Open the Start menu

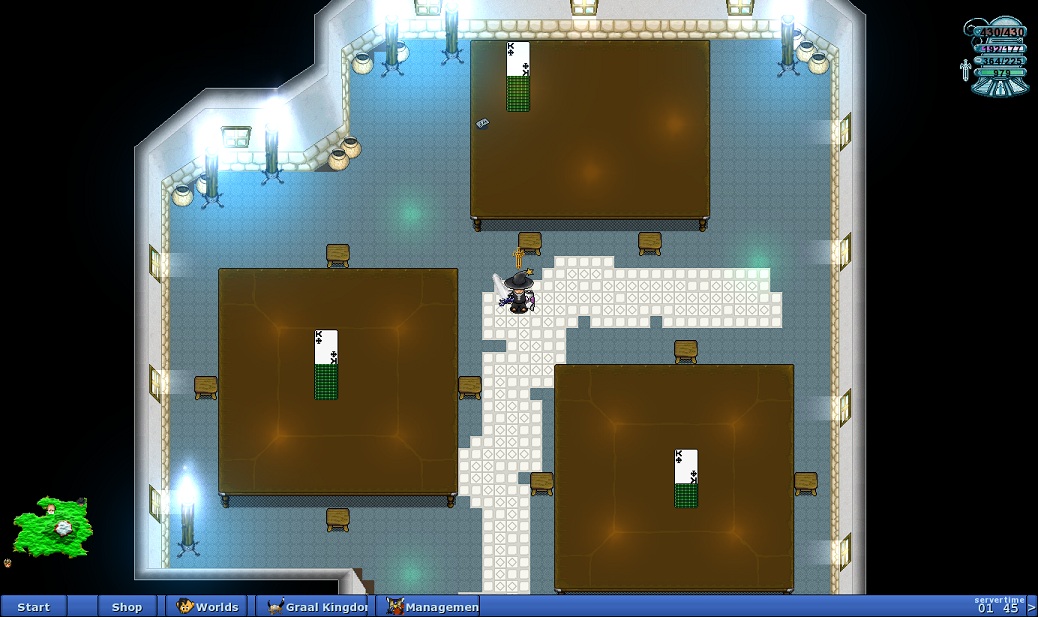(x=33, y=607)
